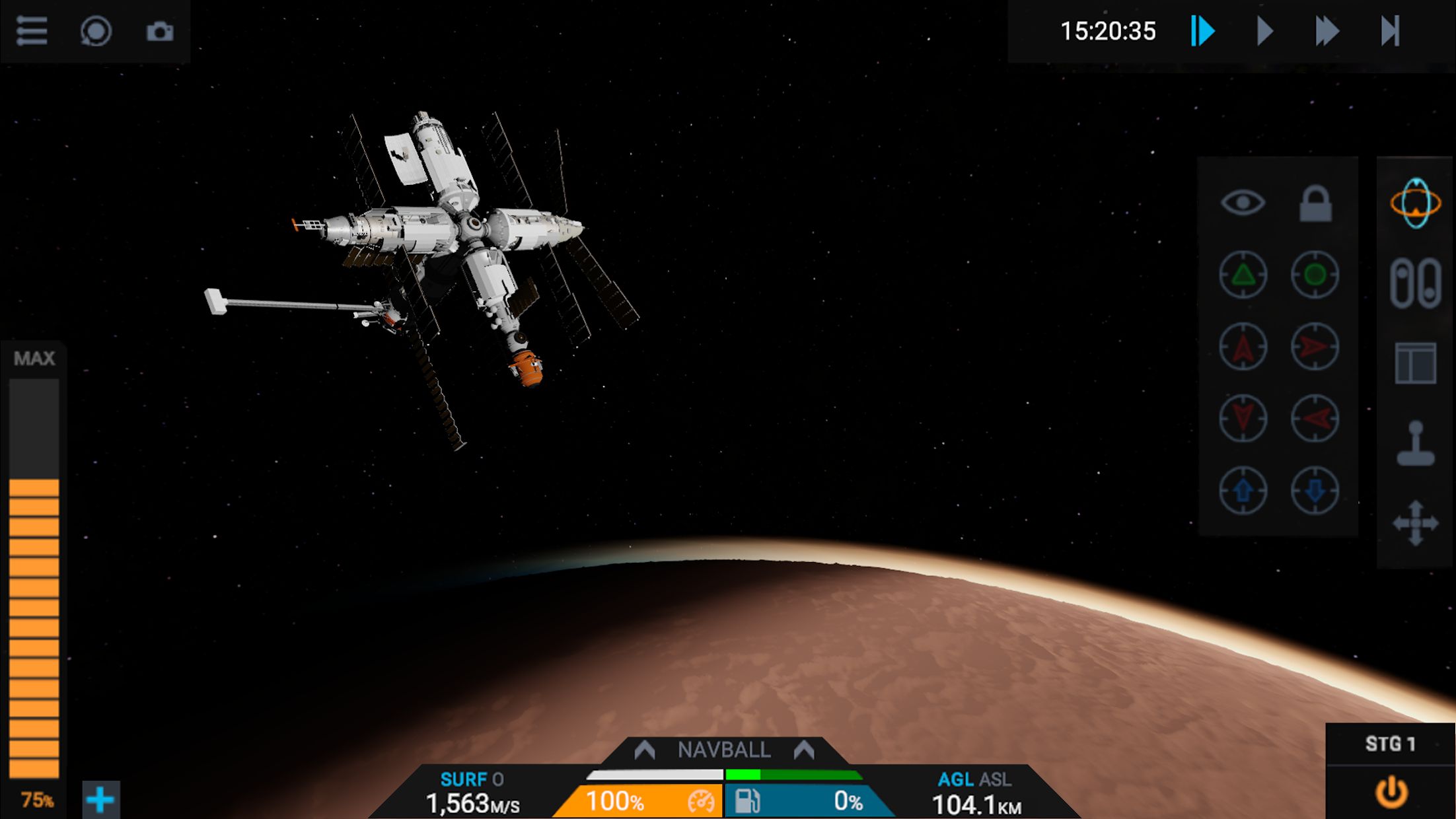Enable the joystick control mode
Screen dimensions: 1456x819
[1415, 443]
